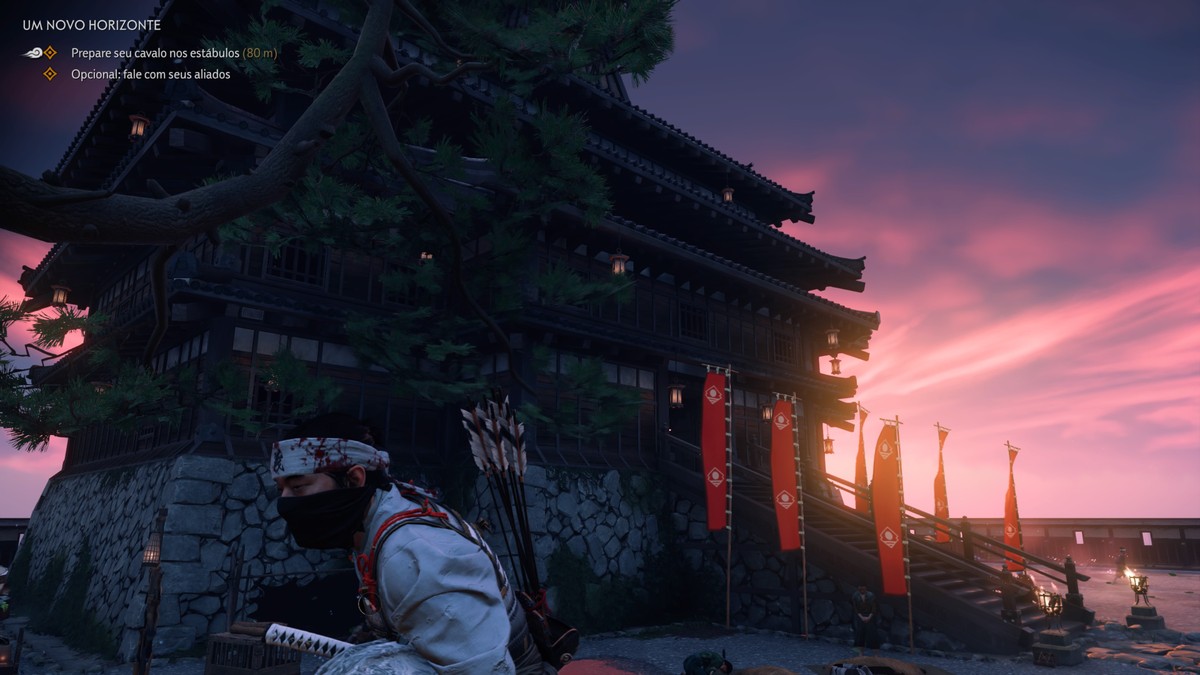Click the 'Prepare seu cavalo nos estábulos' objective
This screenshot has height=675, width=1200.
[x=155, y=52]
